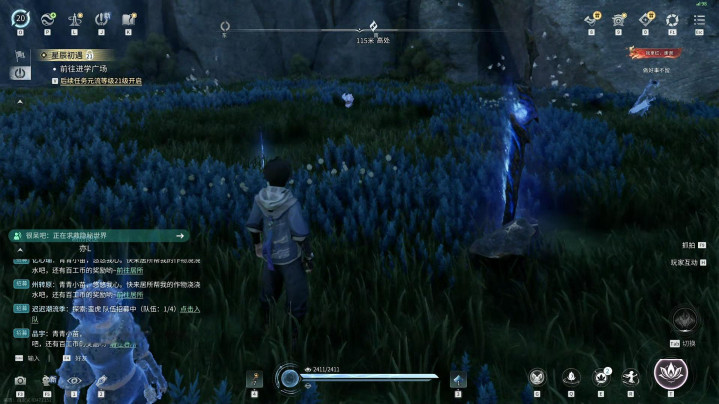
Task: Open the level 20 character badge
Action: (x=21, y=19)
